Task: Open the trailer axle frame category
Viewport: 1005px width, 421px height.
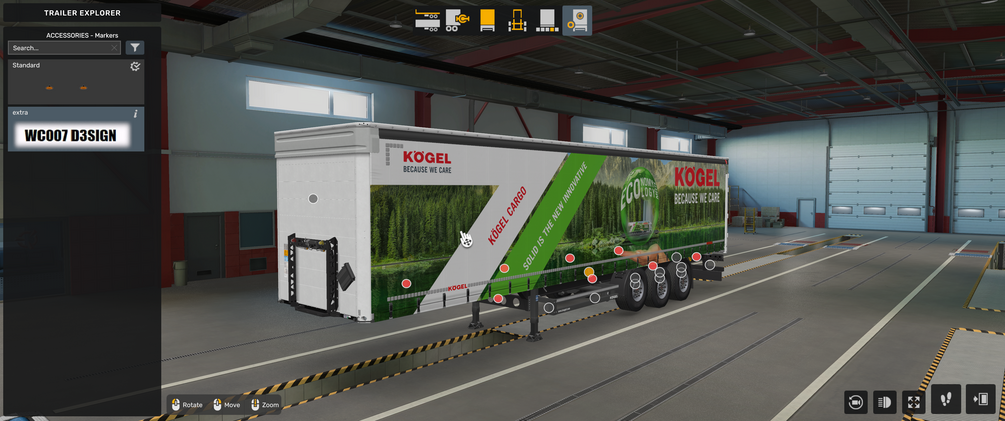Action: click(x=517, y=20)
